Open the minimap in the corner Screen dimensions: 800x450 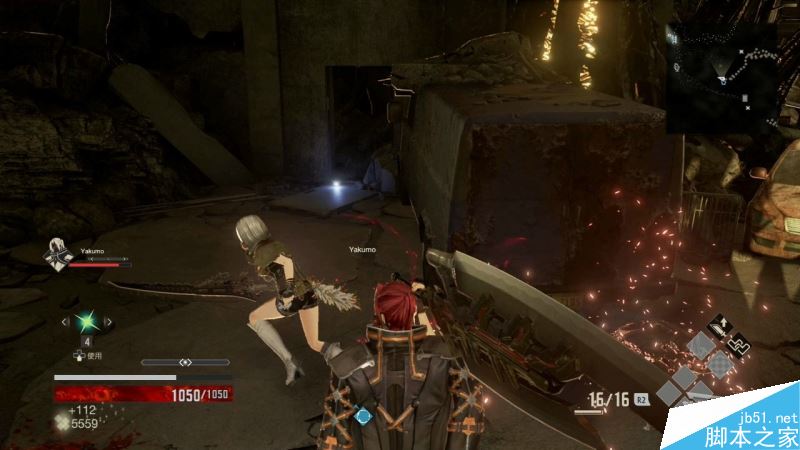click(x=722, y=78)
